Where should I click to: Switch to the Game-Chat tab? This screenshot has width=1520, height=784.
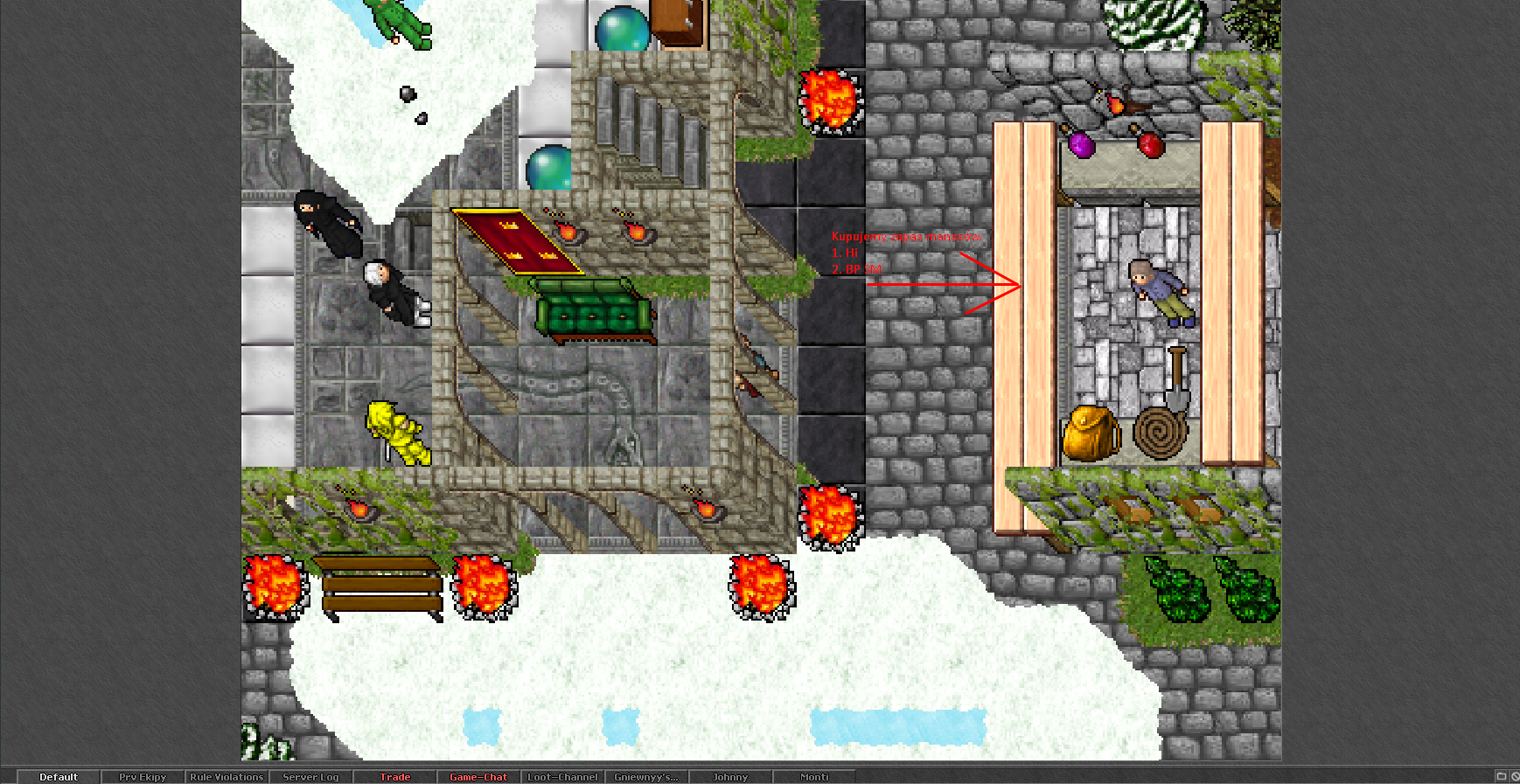pyautogui.click(x=478, y=777)
